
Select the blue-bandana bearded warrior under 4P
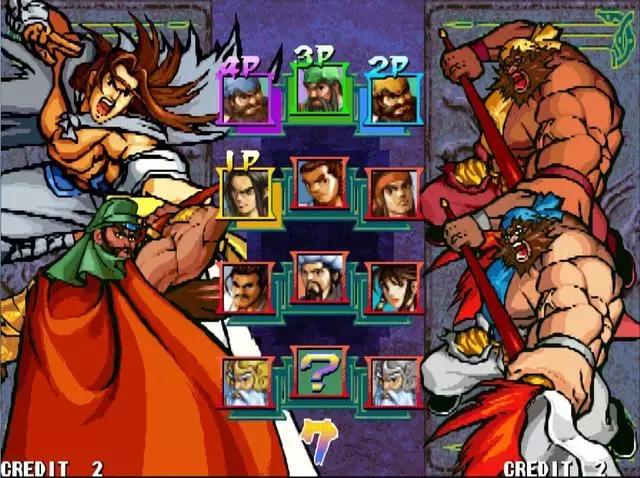coord(245,99)
